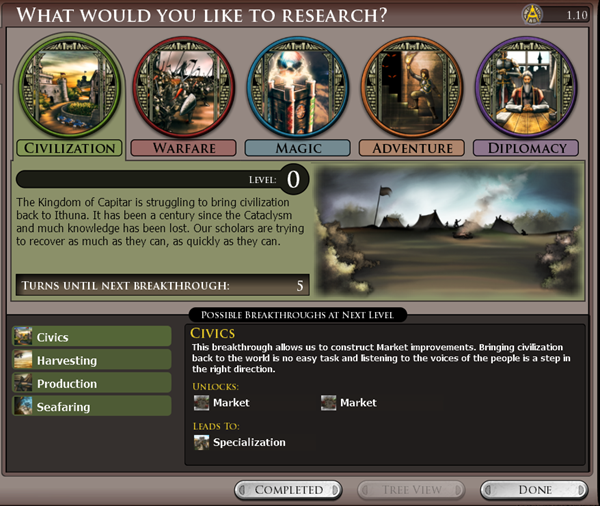This screenshot has height=506, width=600.
Task: Switch to the Warfare research category
Action: [x=183, y=148]
